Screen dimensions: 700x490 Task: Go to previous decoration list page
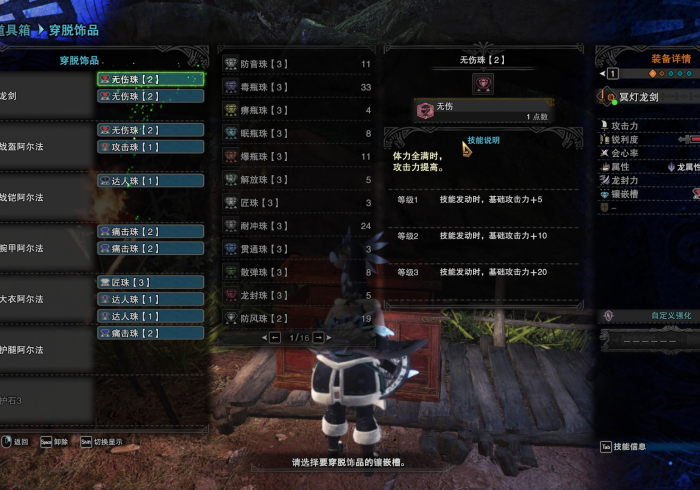274,338
